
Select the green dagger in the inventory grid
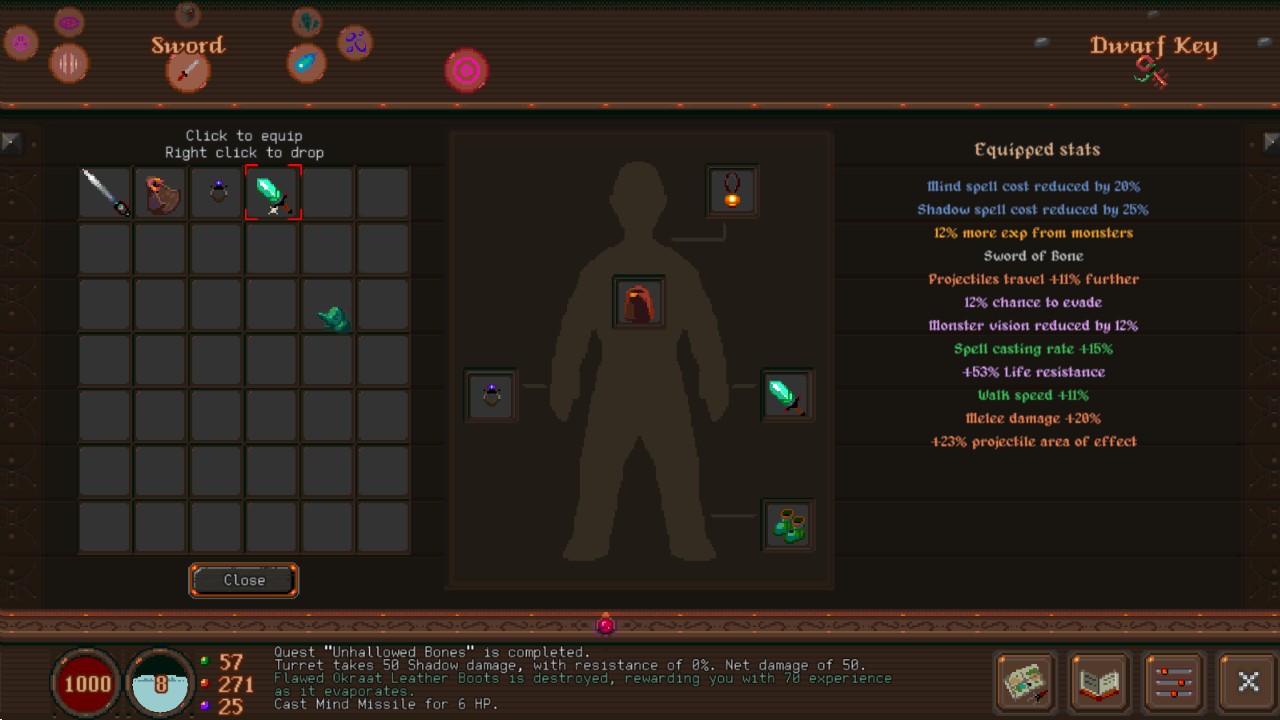click(x=273, y=192)
